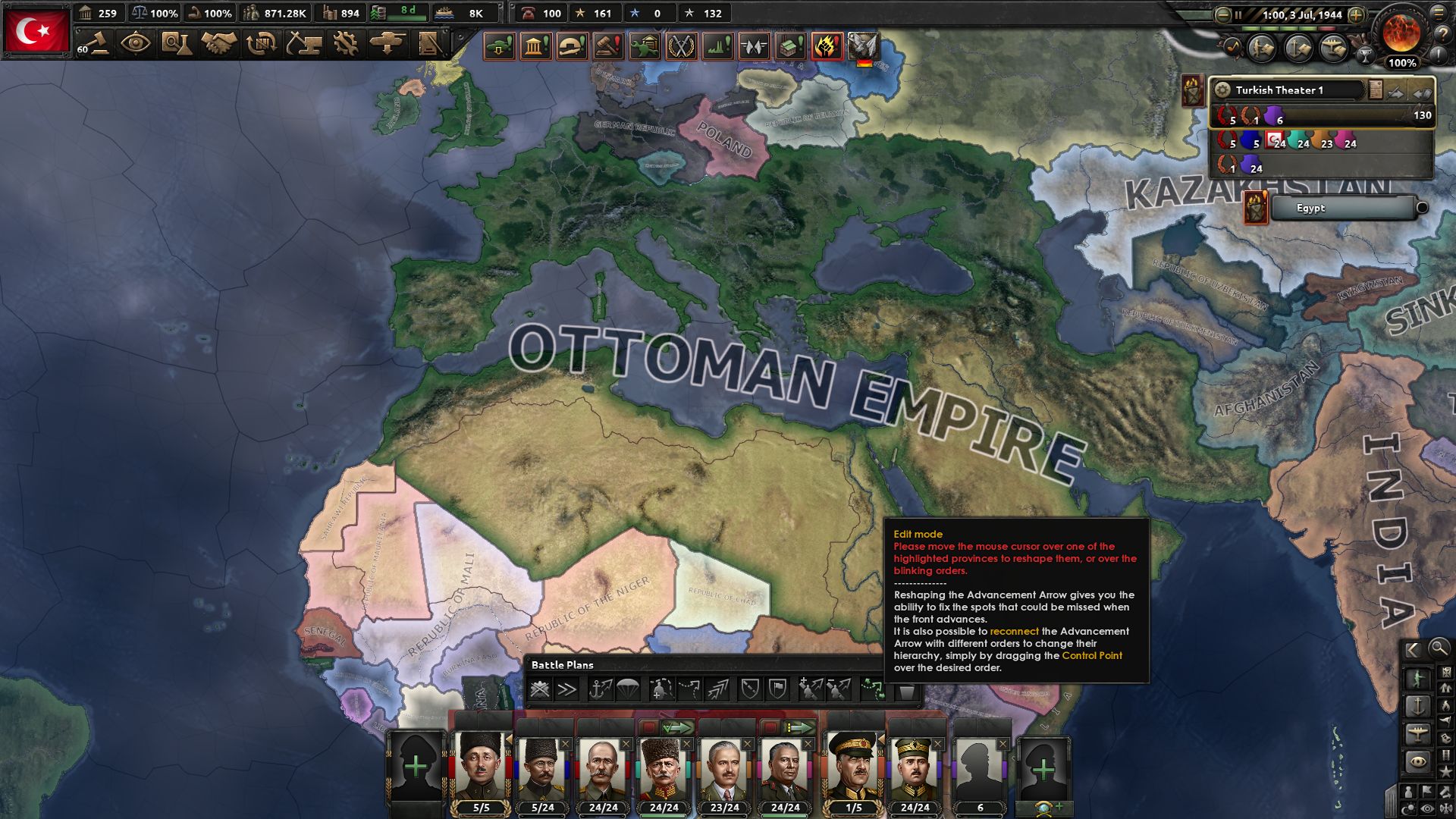Pause the game with the pause button

pyautogui.click(x=1236, y=13)
